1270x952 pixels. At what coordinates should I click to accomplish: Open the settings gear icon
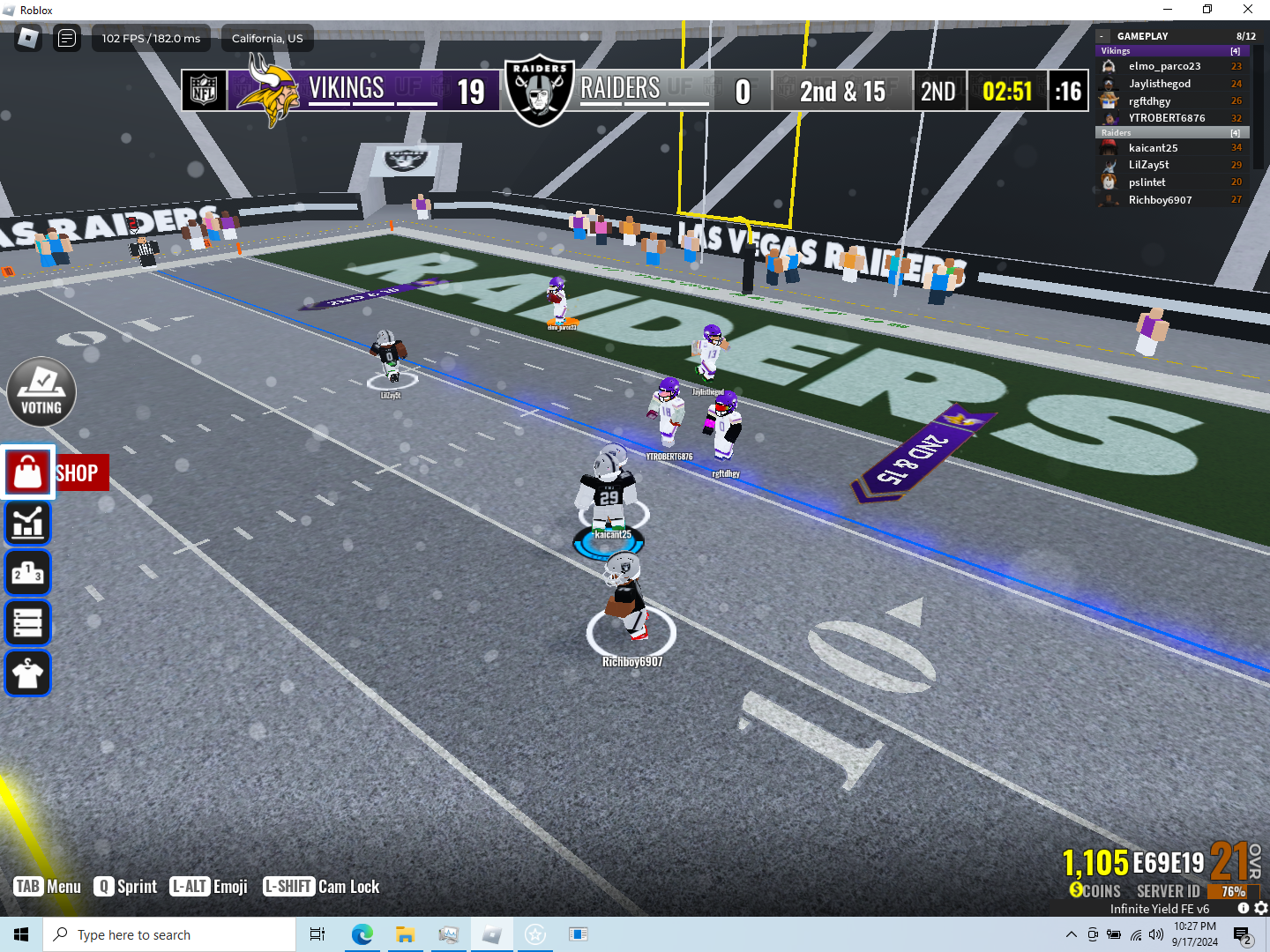pos(1261,908)
